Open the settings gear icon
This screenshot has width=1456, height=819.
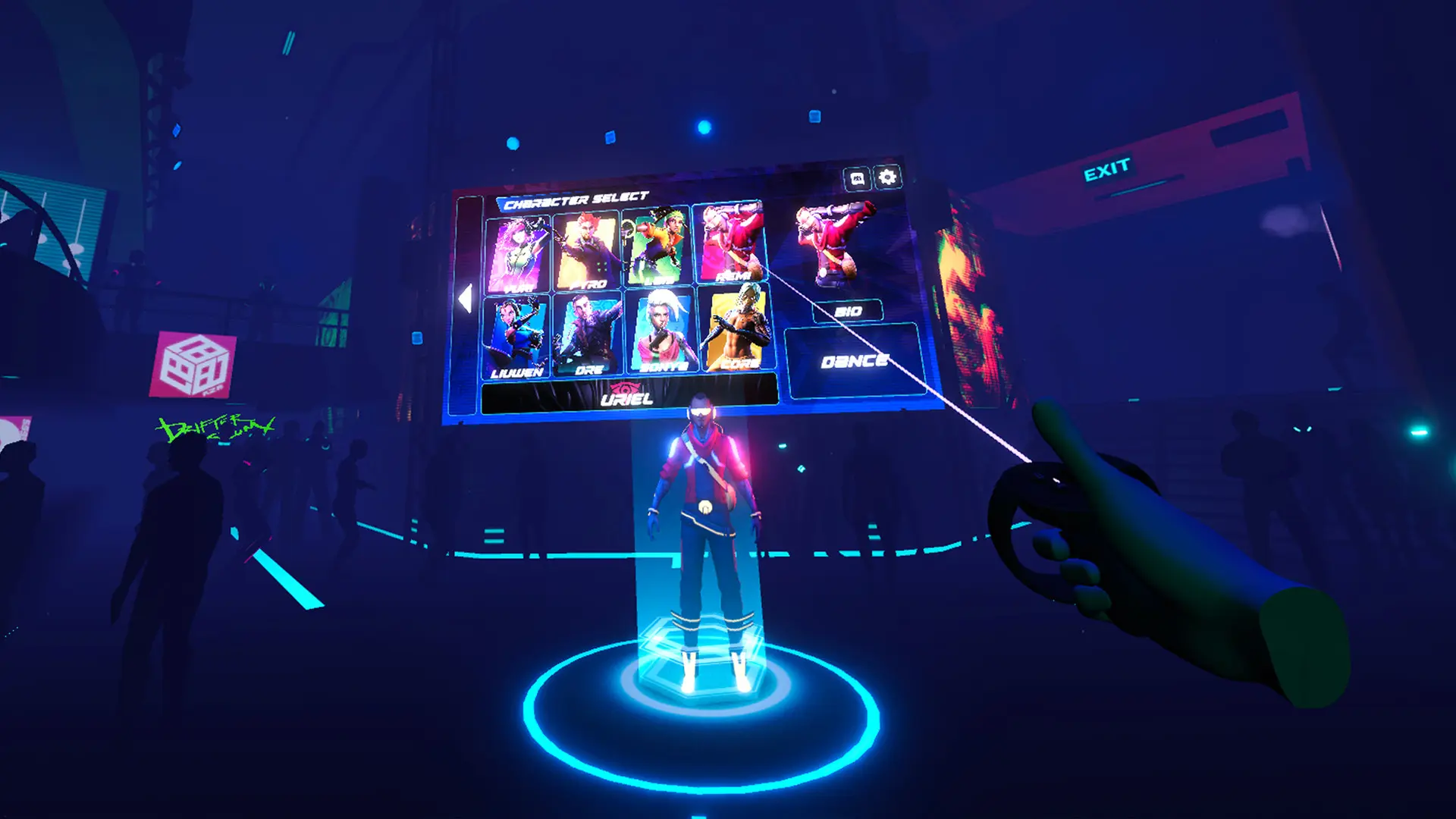[x=886, y=177]
